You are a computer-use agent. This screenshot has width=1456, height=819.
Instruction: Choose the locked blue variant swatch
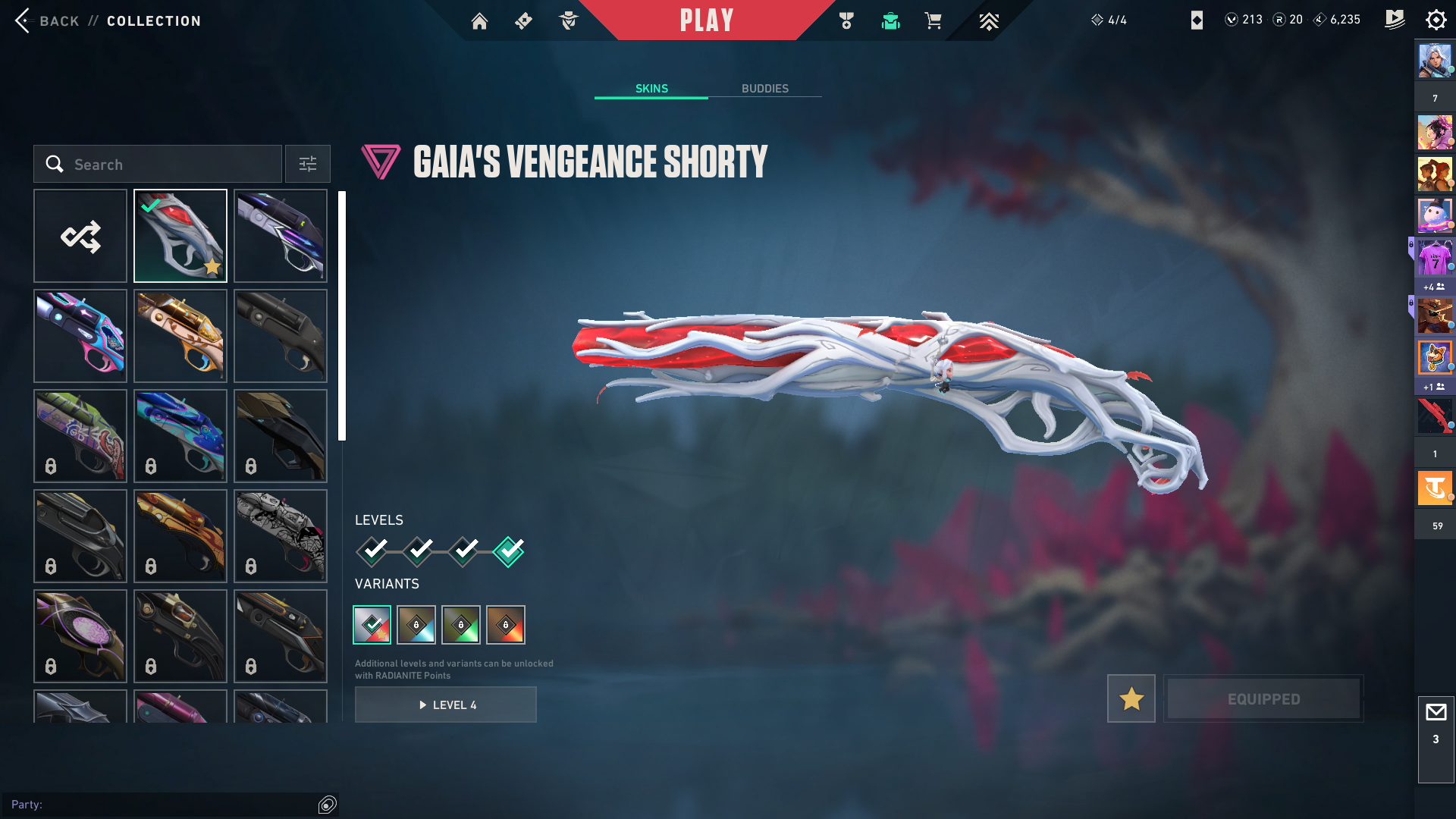[416, 625]
